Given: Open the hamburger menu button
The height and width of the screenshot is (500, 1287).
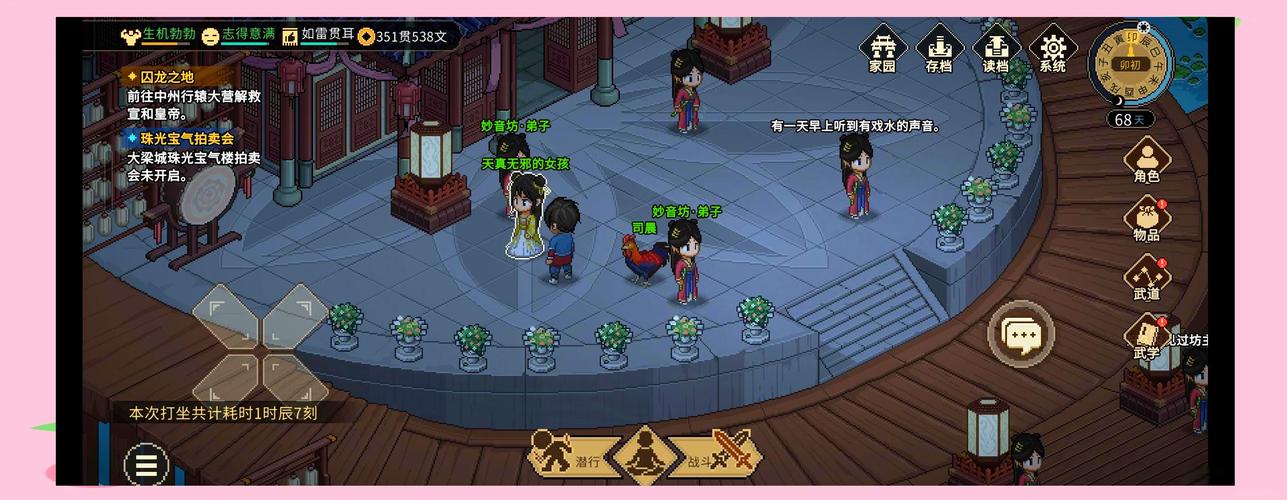Looking at the screenshot, I should (146, 465).
